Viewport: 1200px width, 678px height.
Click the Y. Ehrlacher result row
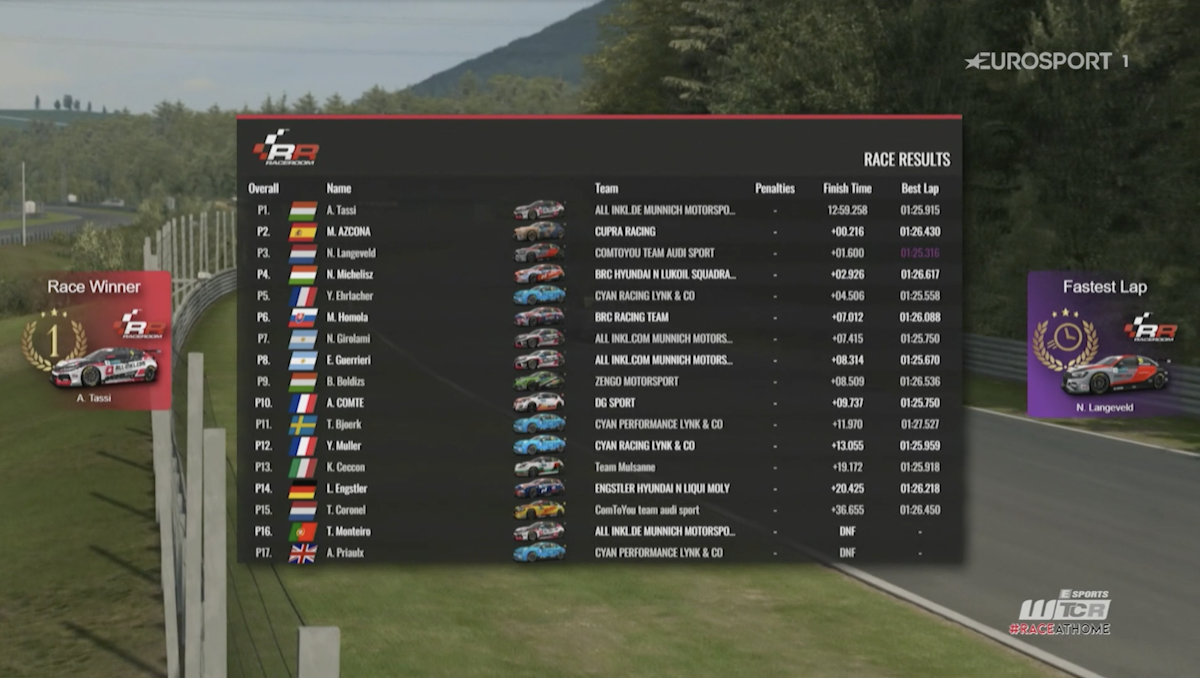[599, 295]
